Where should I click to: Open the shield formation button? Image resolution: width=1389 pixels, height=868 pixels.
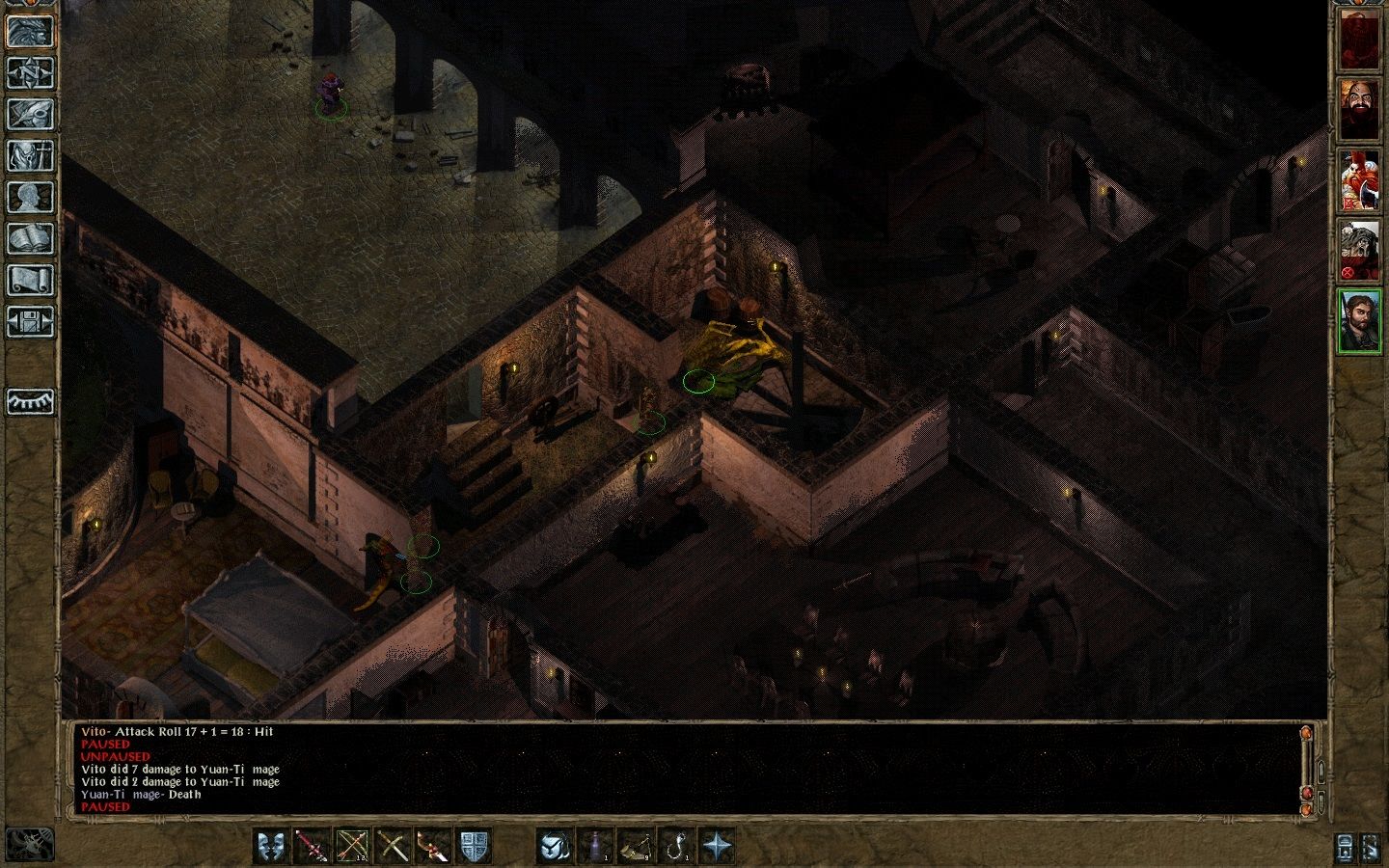pyautogui.click(x=473, y=846)
